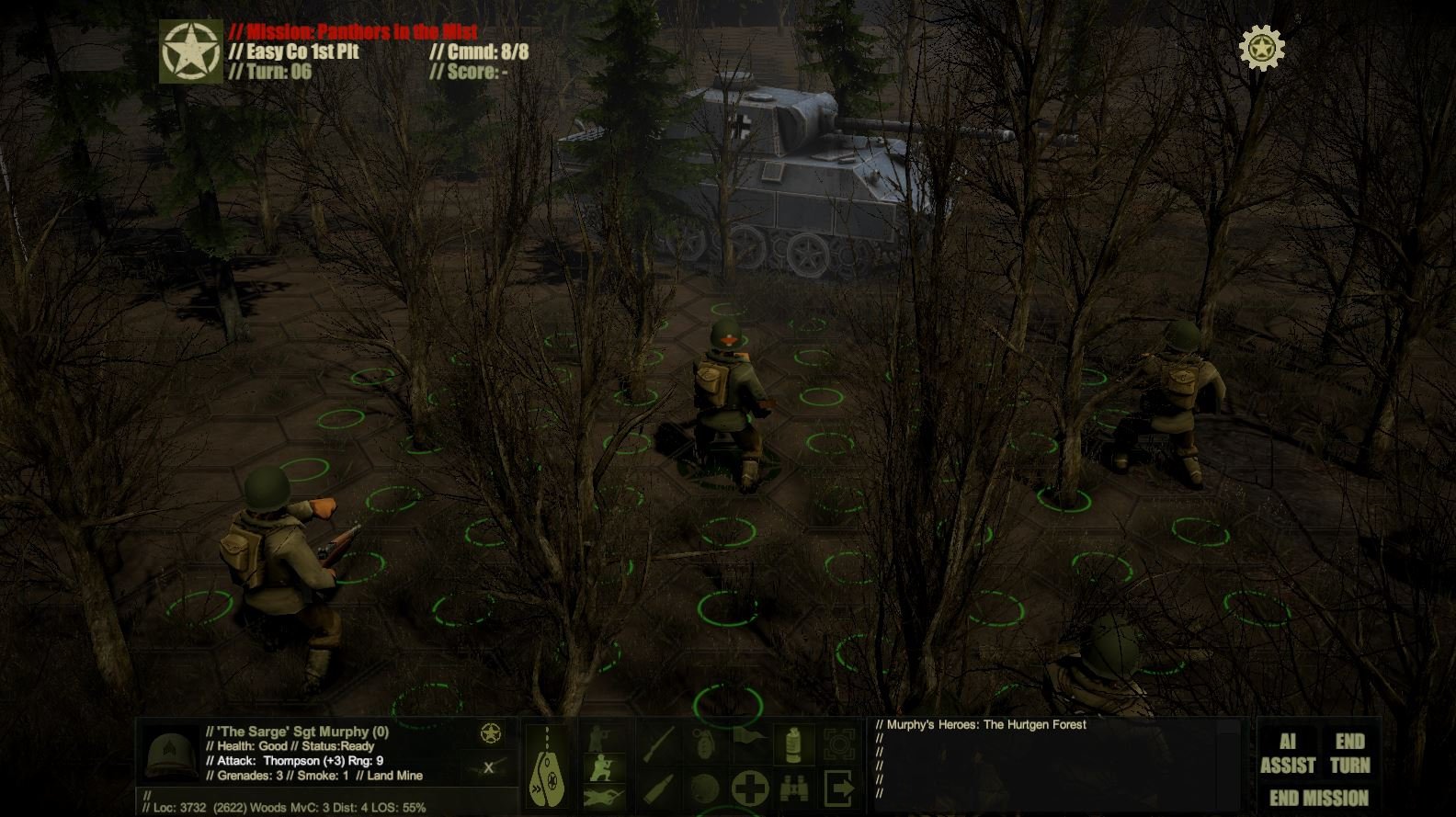The image size is (1456, 817).
Task: Use the binoculars spotting icon
Action: (x=792, y=788)
